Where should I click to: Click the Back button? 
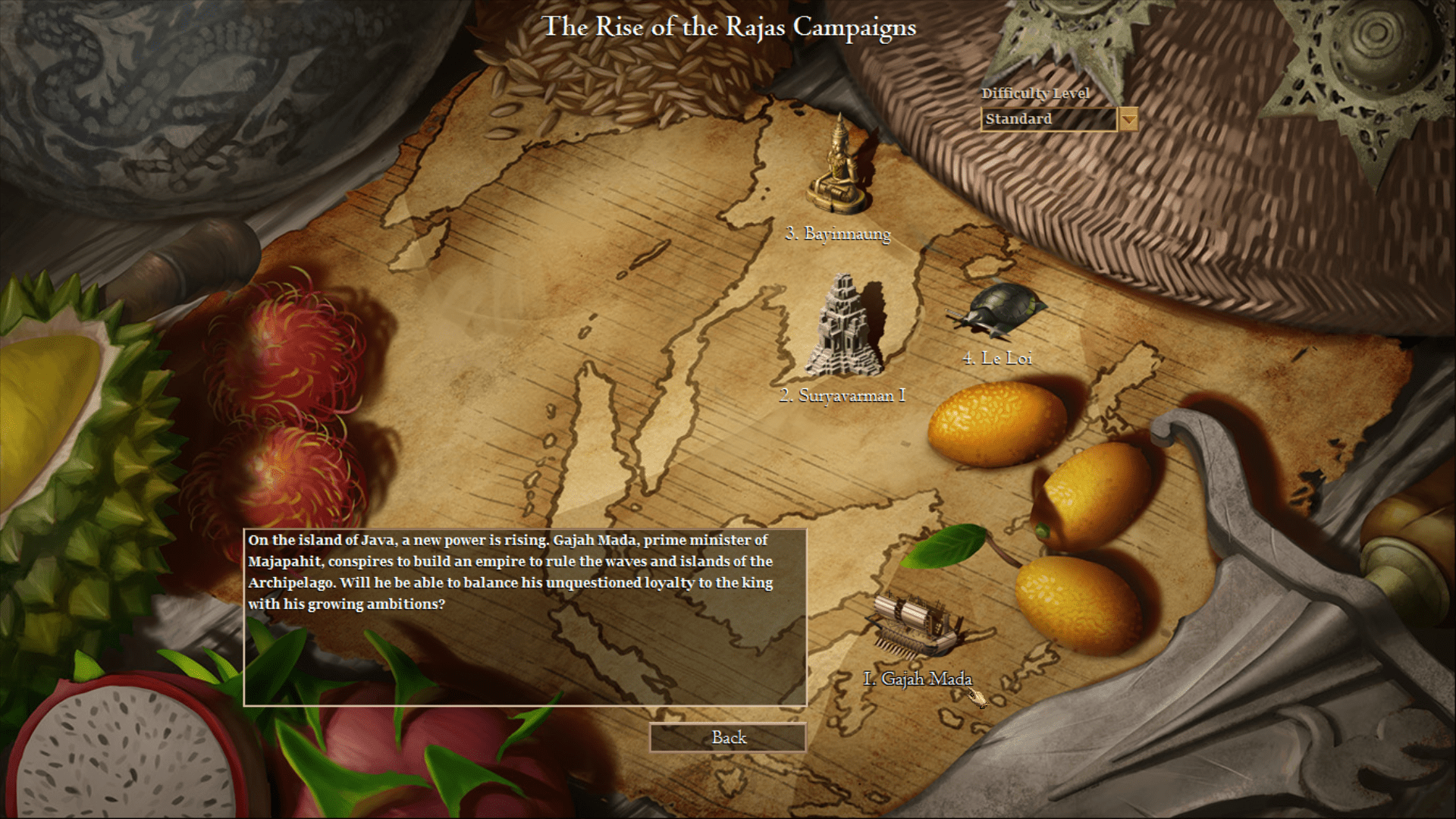(x=727, y=736)
